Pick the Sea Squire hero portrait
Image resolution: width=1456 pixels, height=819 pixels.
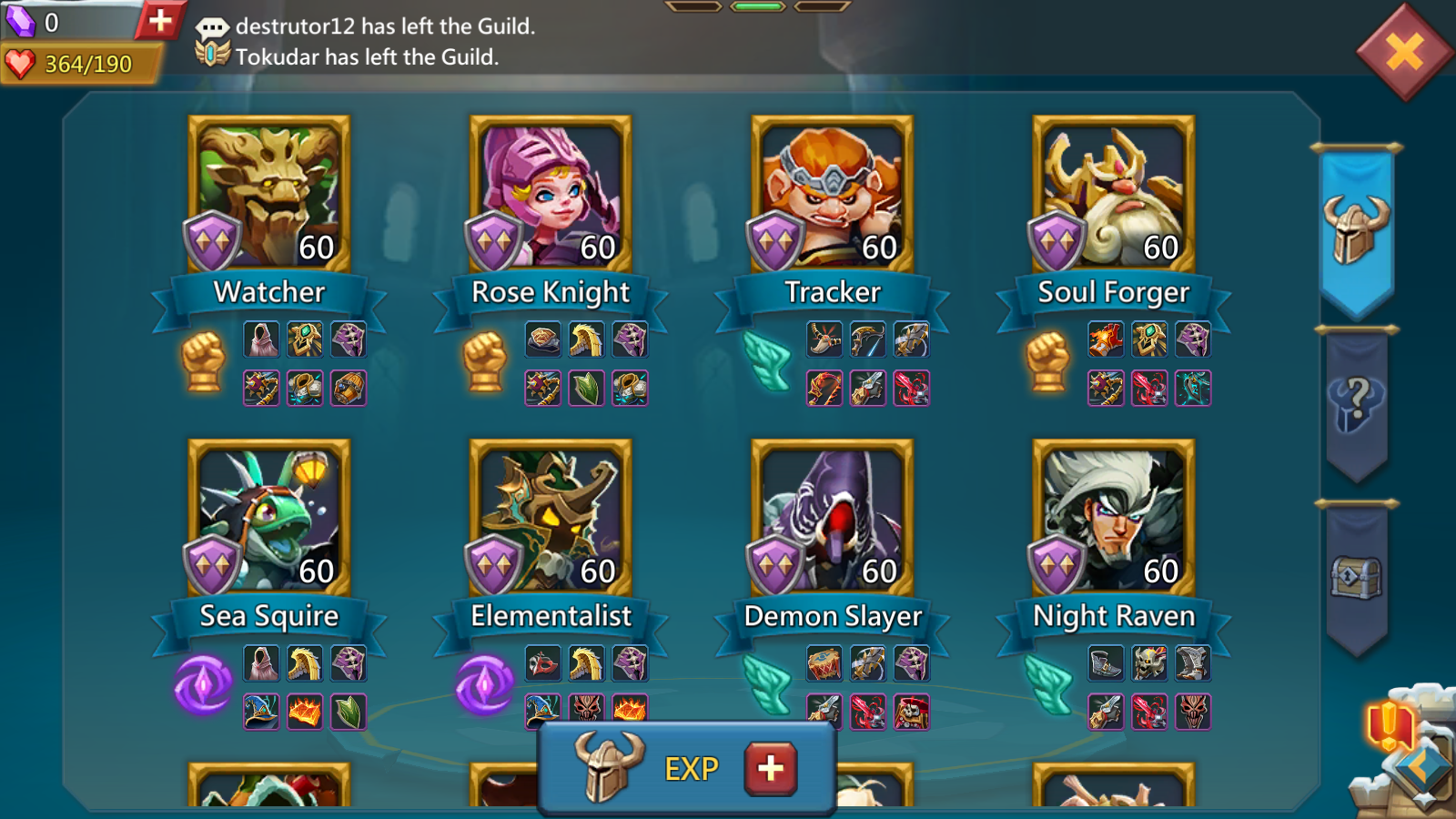(268, 518)
